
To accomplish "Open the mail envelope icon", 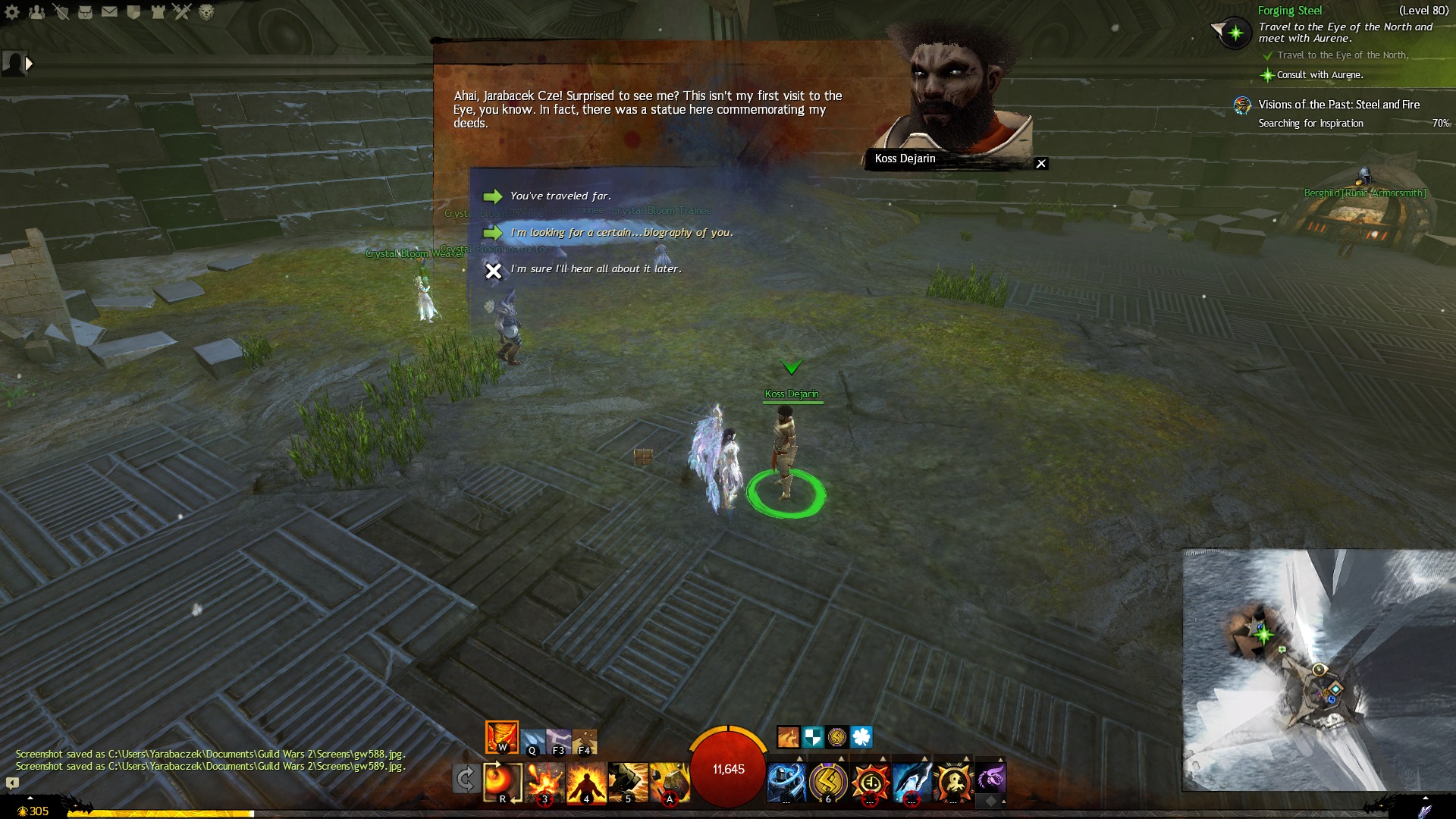I will (109, 12).
